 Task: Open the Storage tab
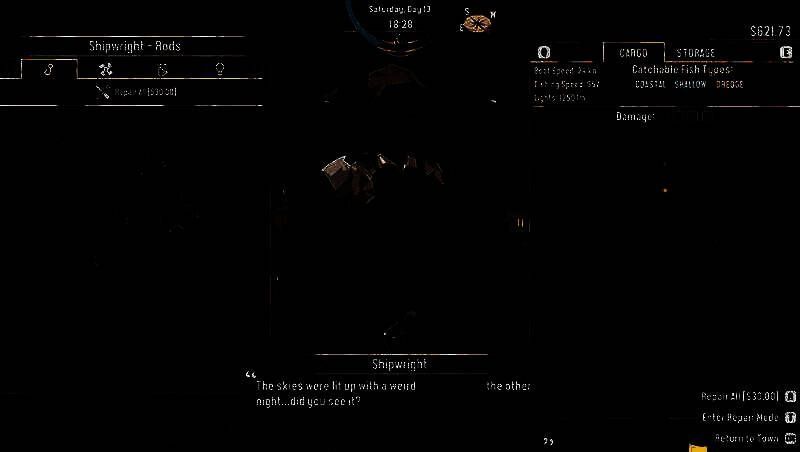tap(695, 52)
